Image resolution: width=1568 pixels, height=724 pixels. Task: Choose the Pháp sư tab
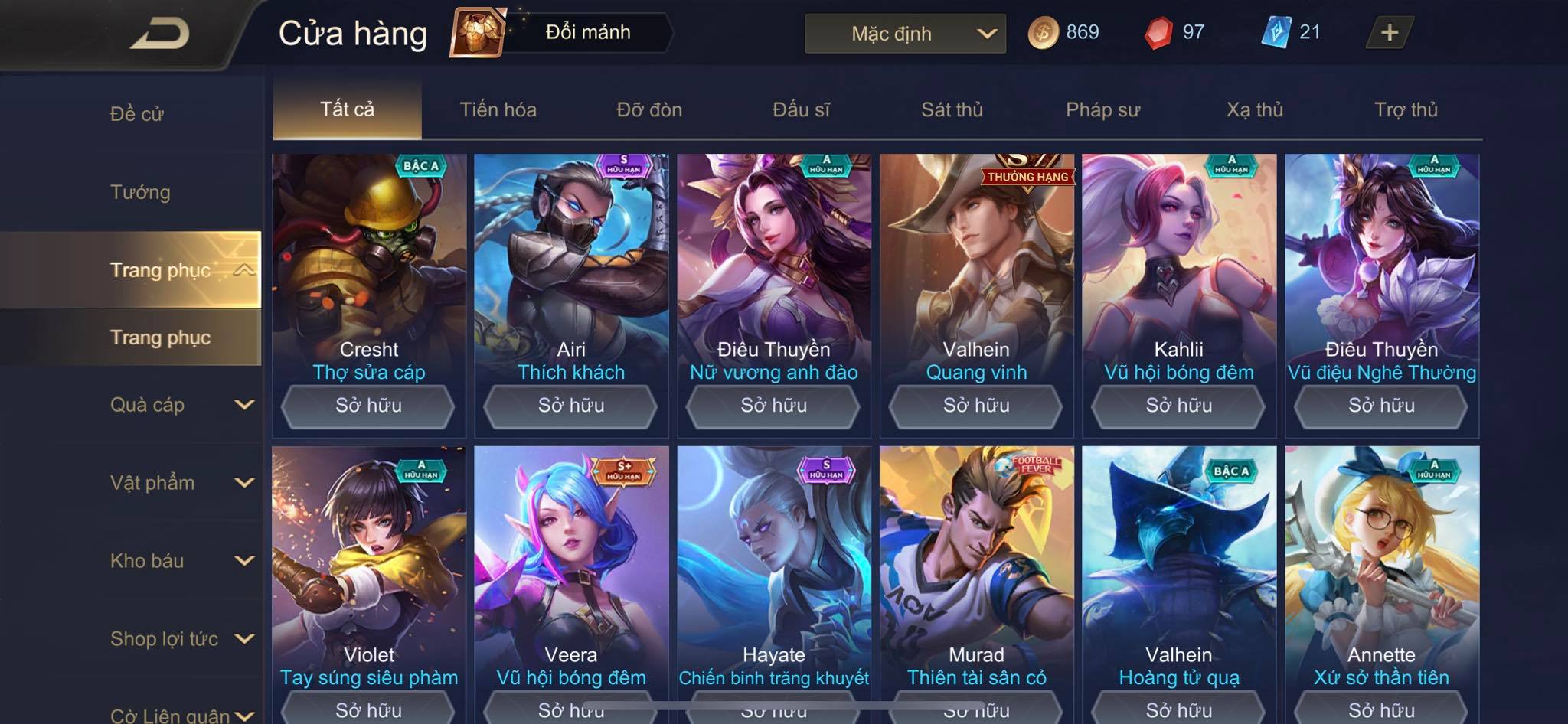(x=1102, y=109)
